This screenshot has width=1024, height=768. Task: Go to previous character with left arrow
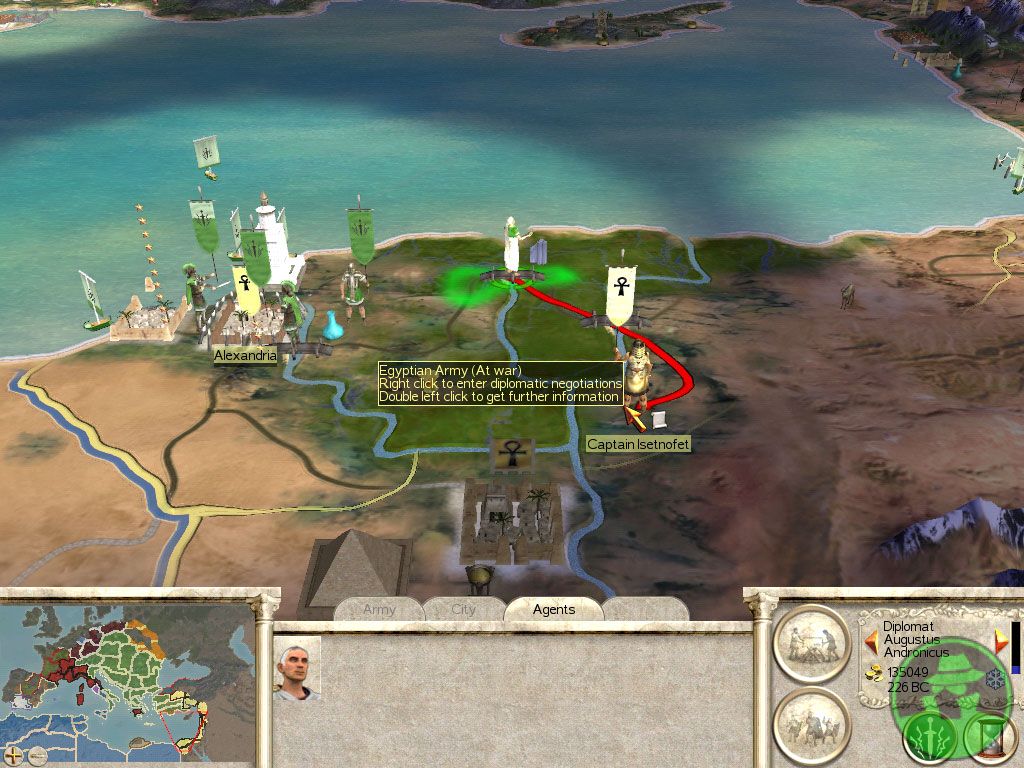pyautogui.click(x=870, y=639)
